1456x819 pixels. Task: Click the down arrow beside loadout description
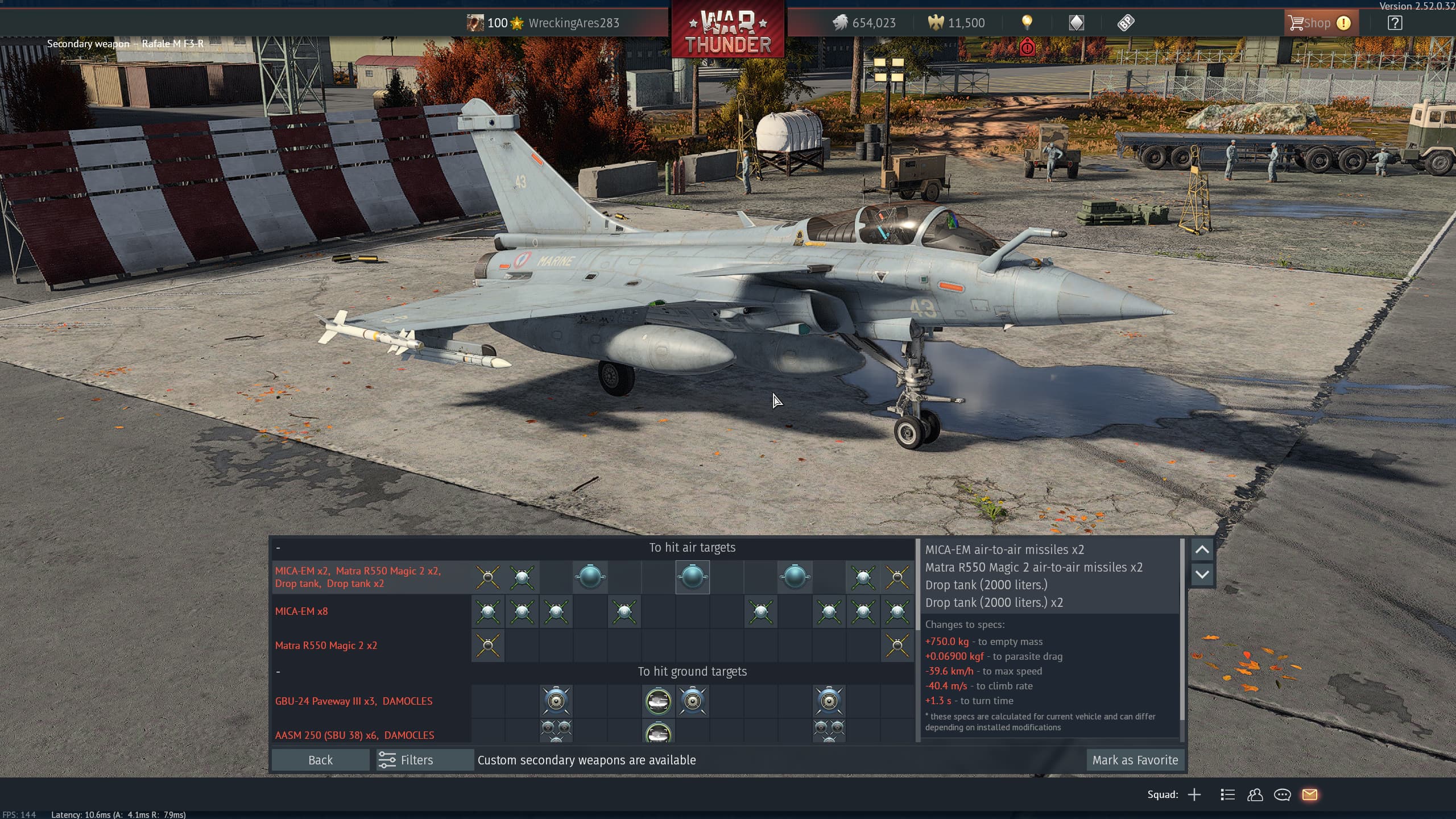pos(1202,574)
